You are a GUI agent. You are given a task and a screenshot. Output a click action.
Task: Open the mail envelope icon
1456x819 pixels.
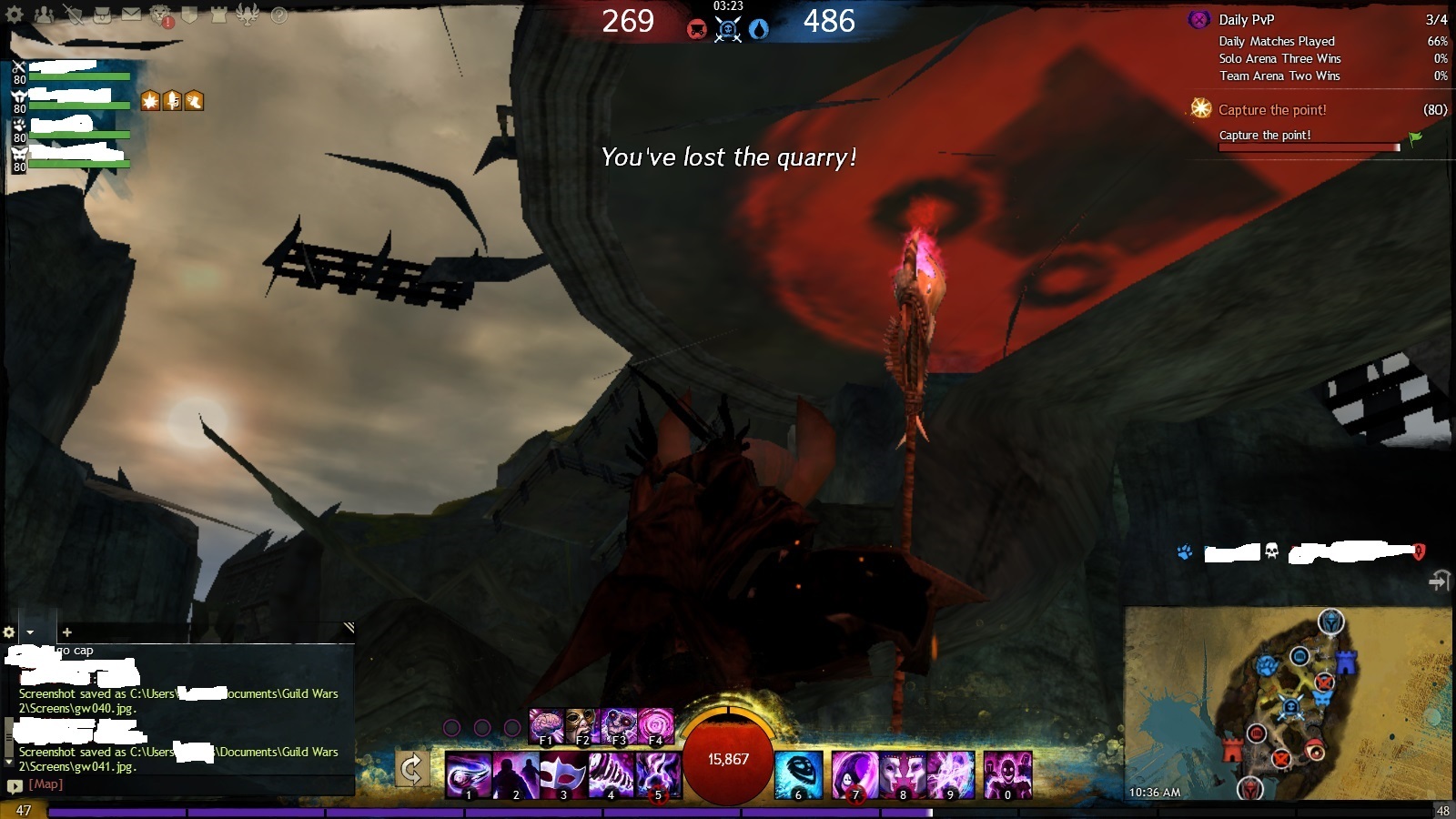[131, 15]
